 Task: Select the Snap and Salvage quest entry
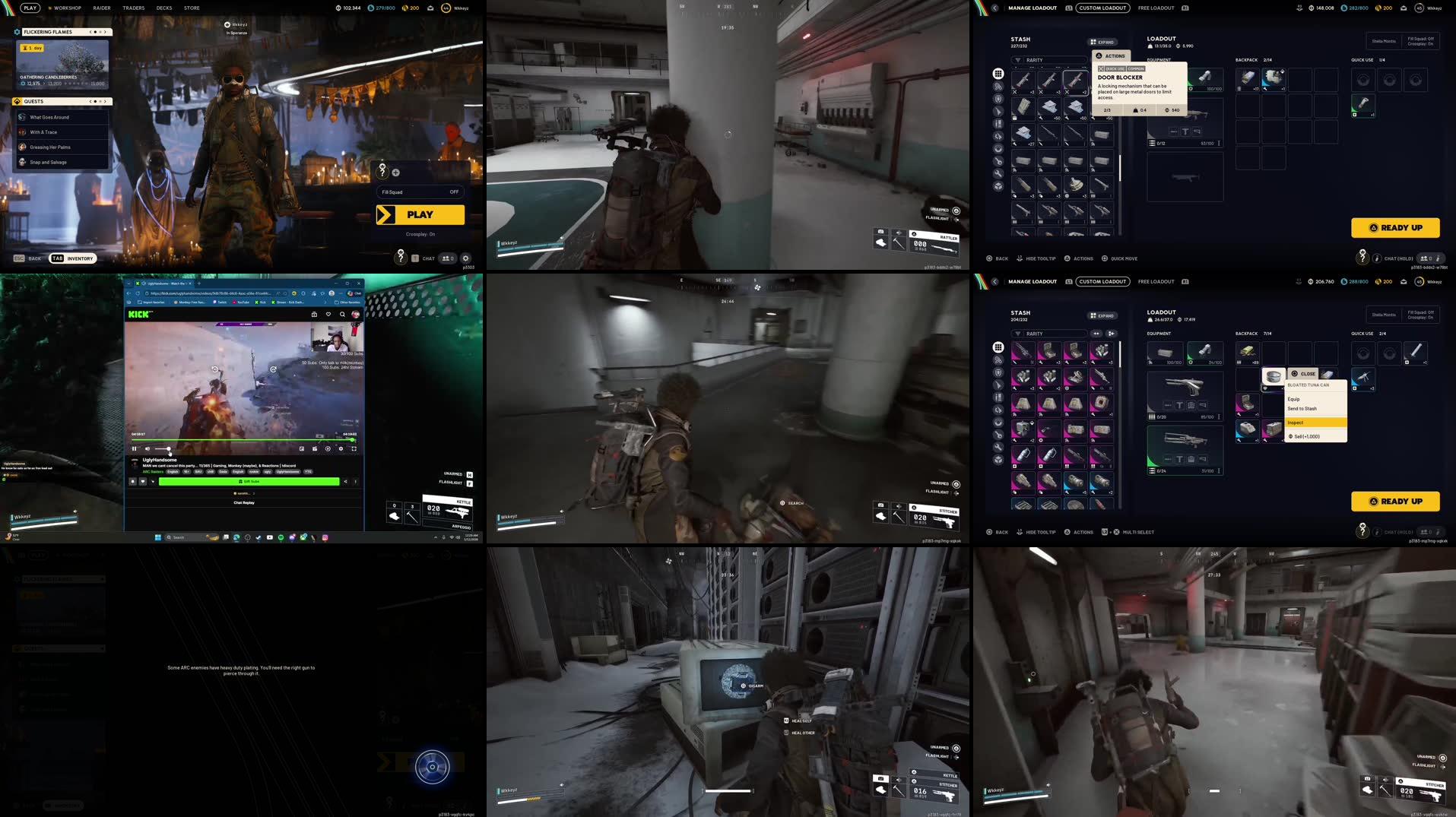pos(50,162)
